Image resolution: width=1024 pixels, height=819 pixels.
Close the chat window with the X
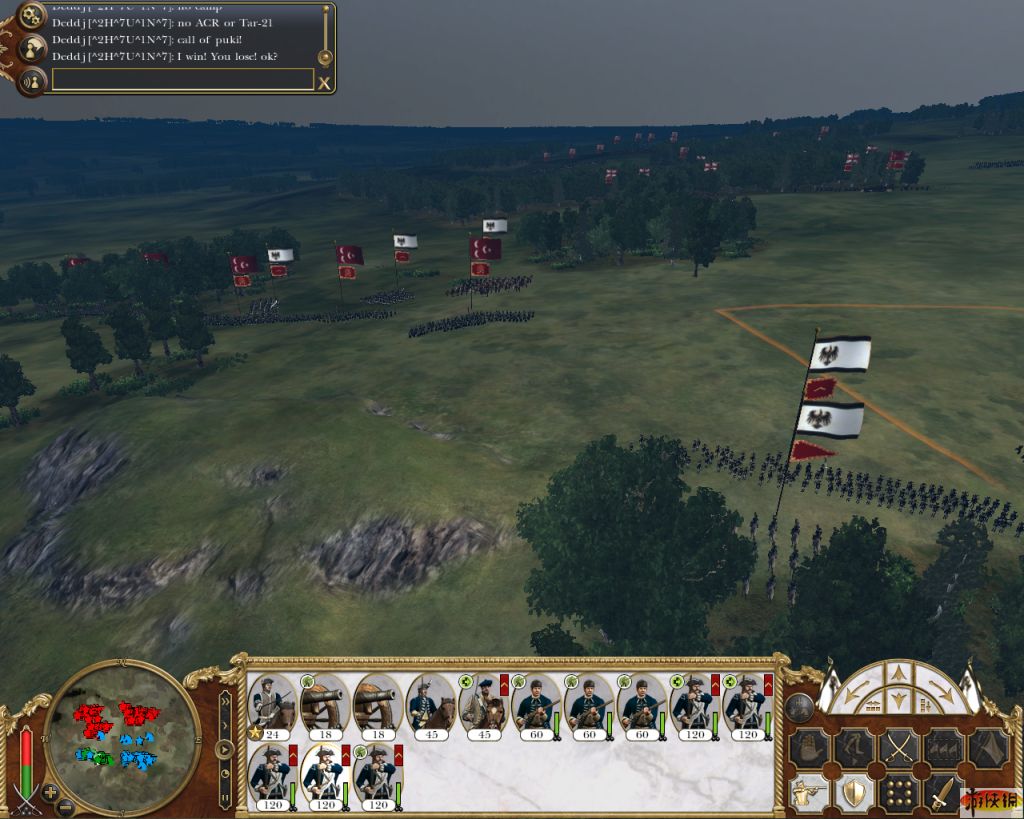pyautogui.click(x=324, y=83)
